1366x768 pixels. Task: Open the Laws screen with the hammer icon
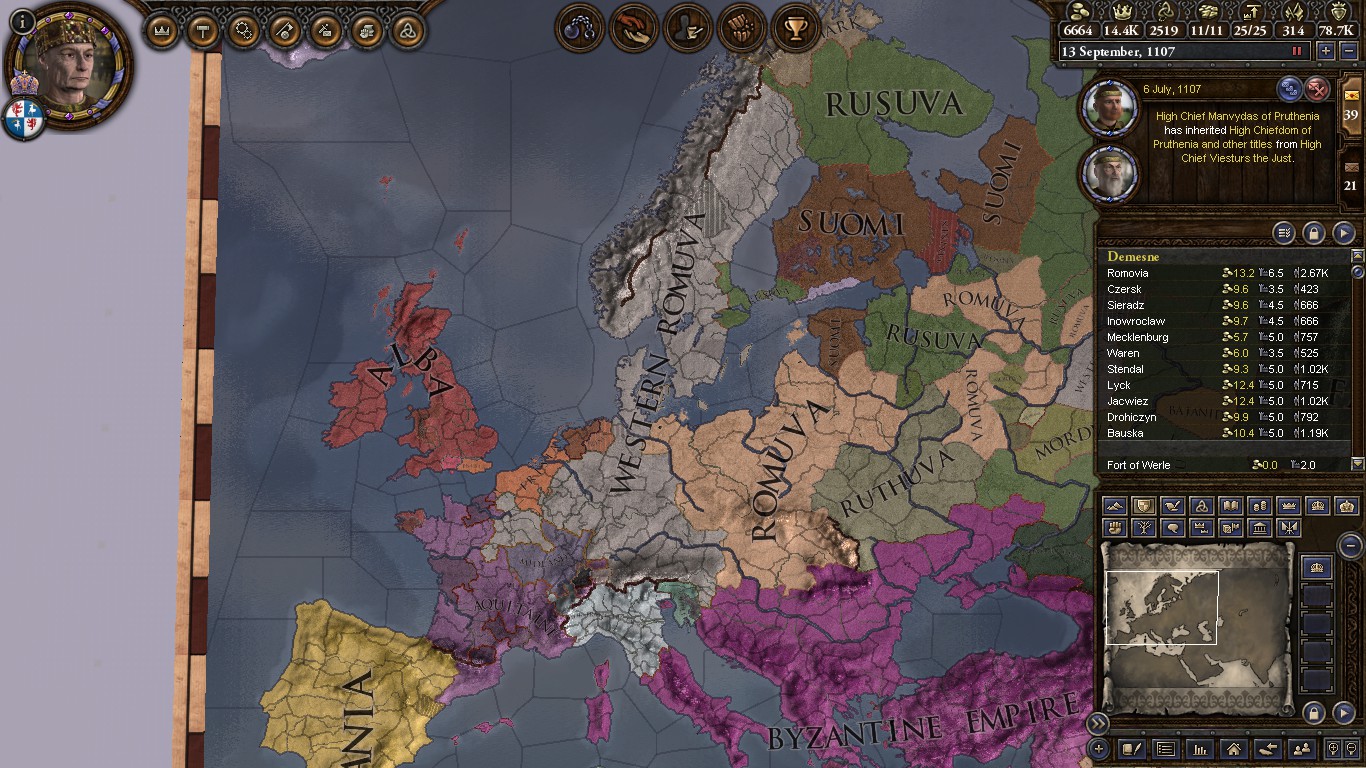point(203,30)
